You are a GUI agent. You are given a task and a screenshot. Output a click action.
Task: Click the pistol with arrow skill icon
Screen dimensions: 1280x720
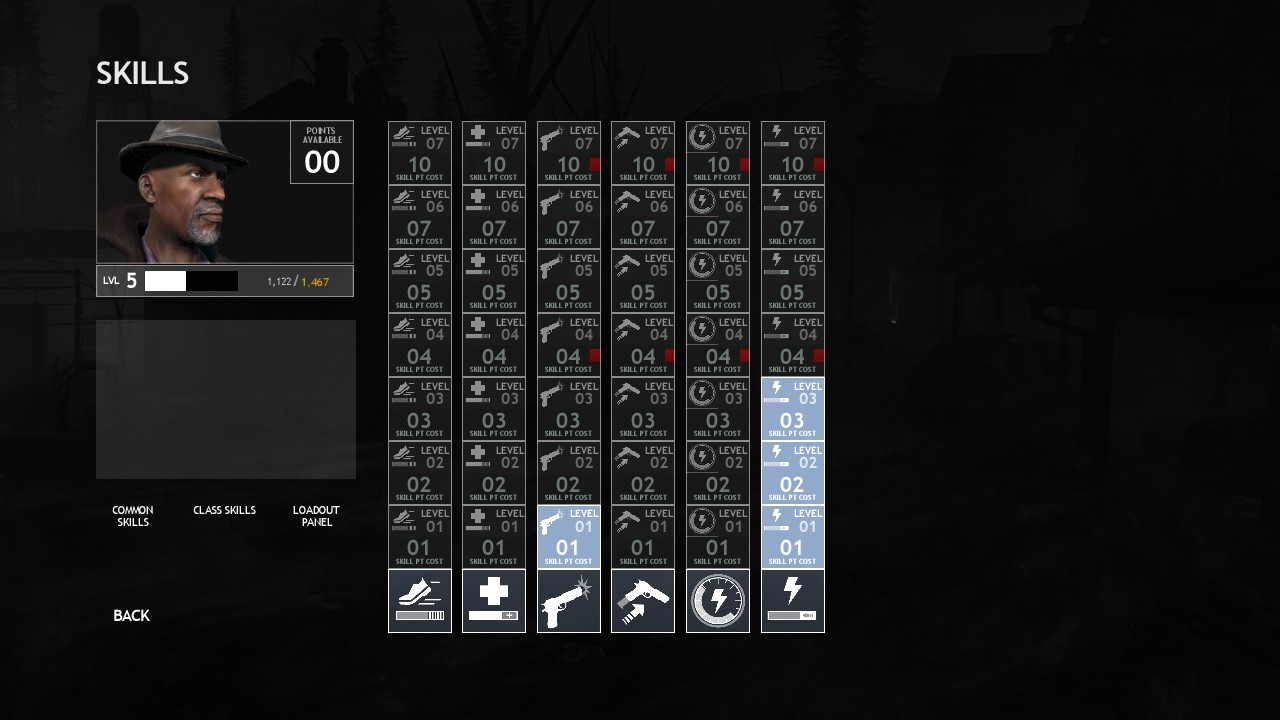pyautogui.click(x=643, y=601)
